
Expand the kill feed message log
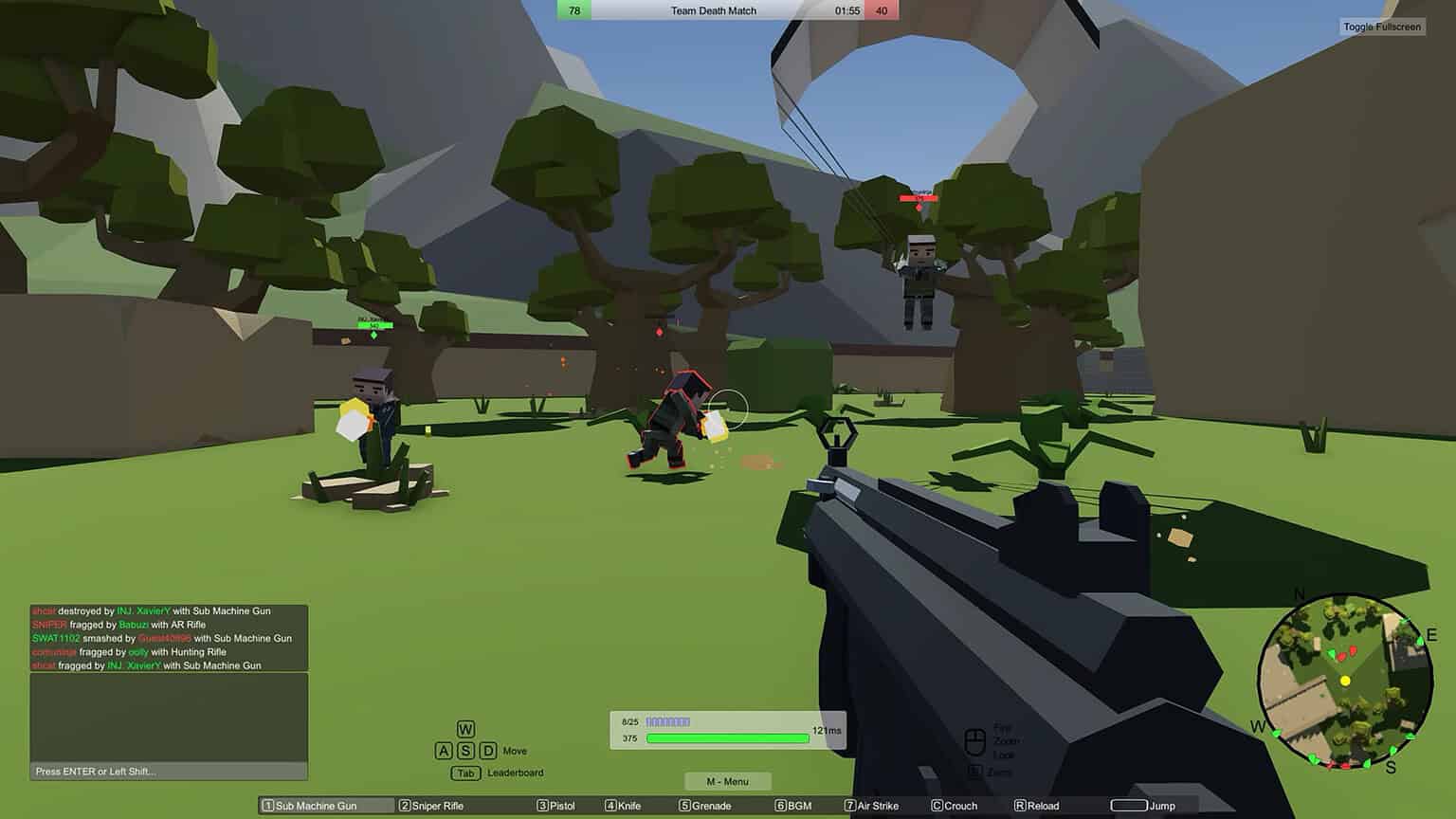(x=169, y=637)
